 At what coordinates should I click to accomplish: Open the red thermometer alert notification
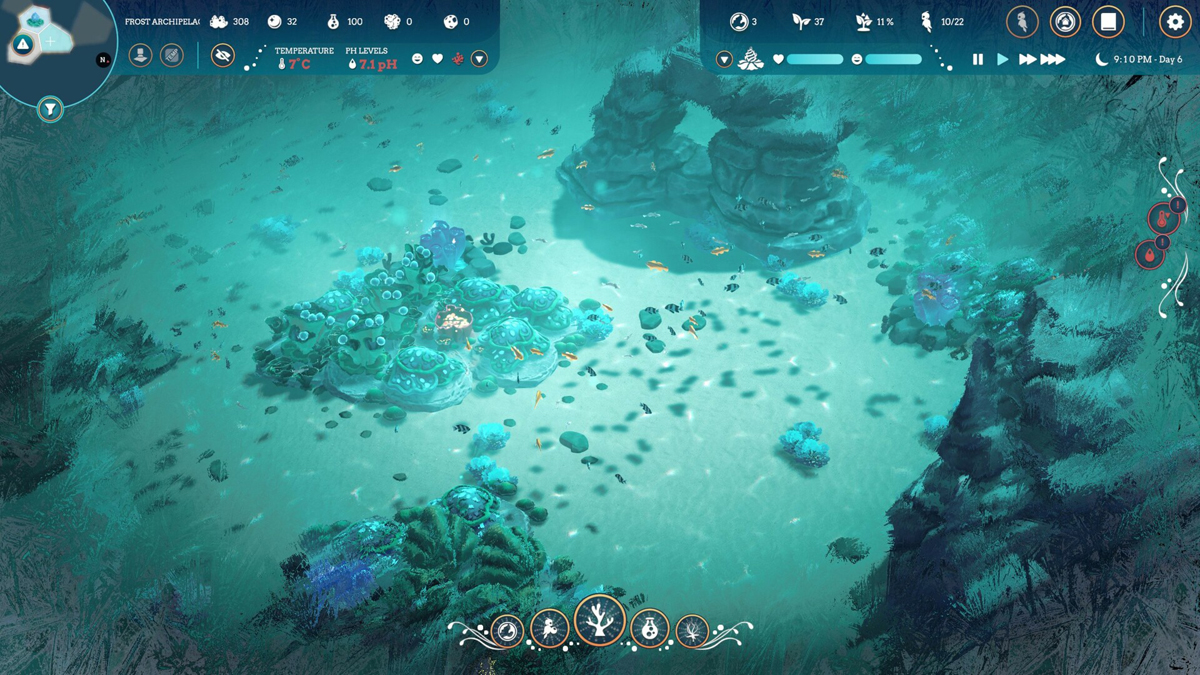pyautogui.click(x=1162, y=217)
